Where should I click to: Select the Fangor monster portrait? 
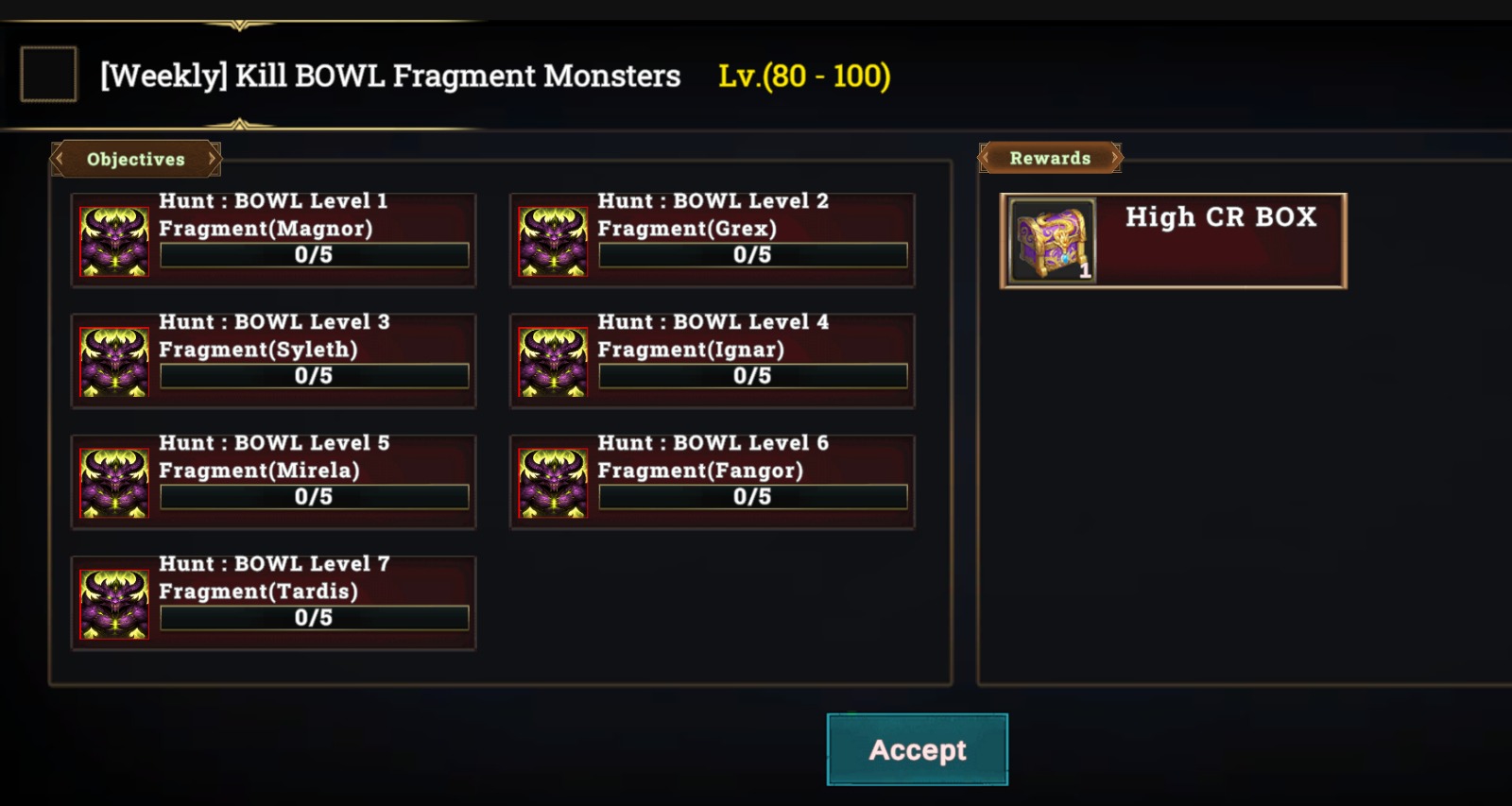(551, 483)
